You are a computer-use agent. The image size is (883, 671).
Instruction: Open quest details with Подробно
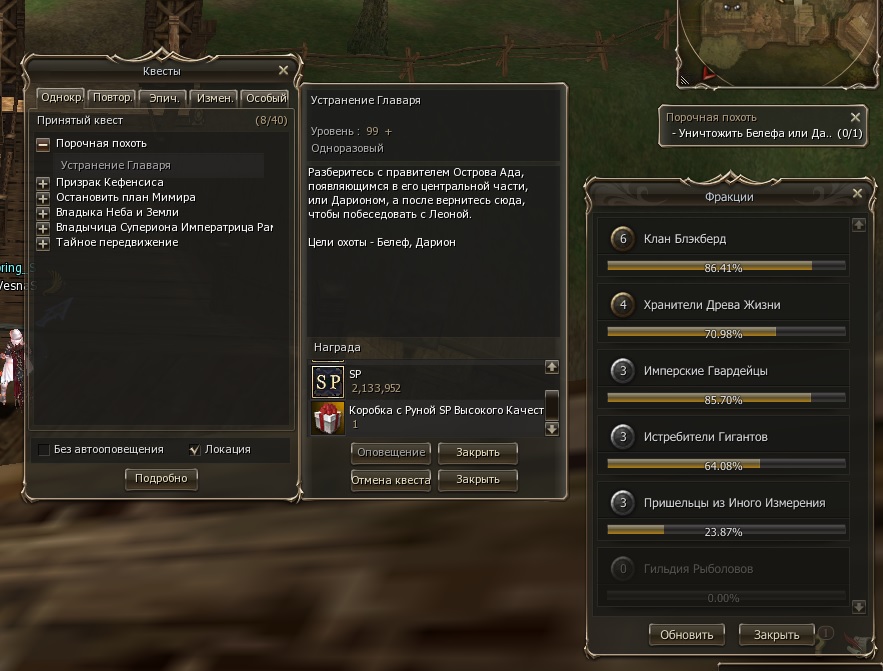pos(161,479)
